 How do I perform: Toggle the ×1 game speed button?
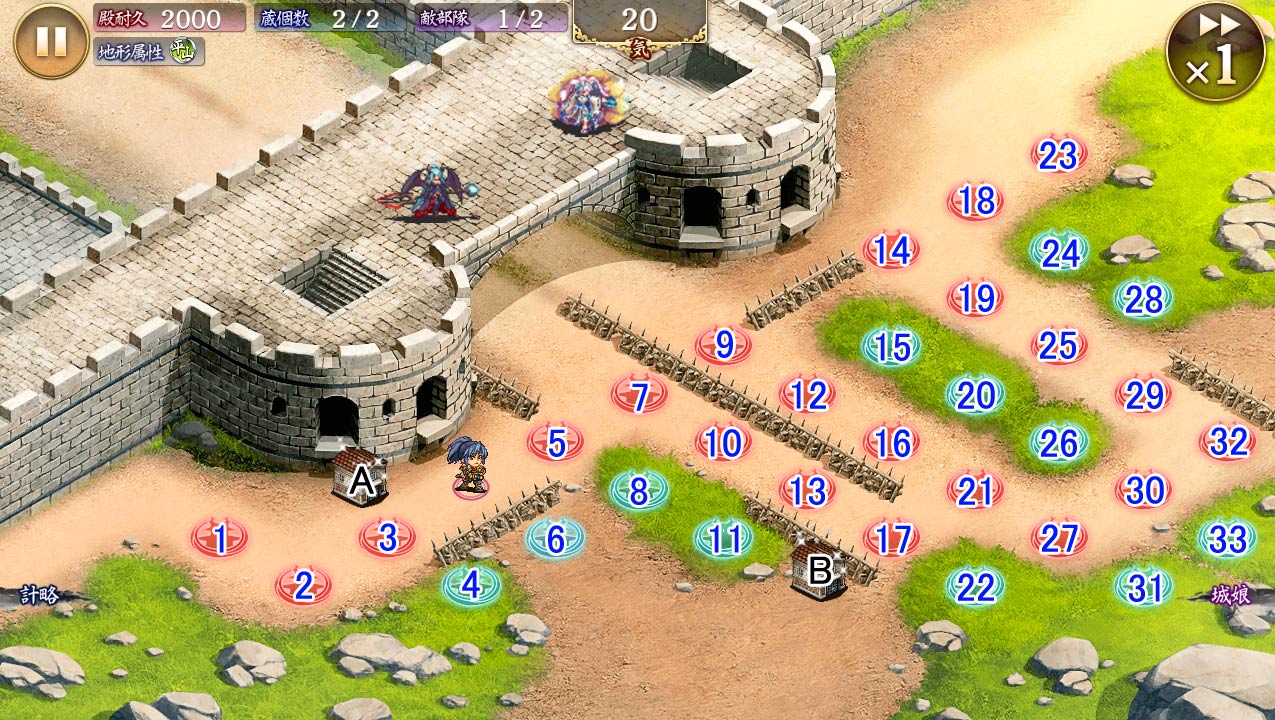(x=1215, y=52)
